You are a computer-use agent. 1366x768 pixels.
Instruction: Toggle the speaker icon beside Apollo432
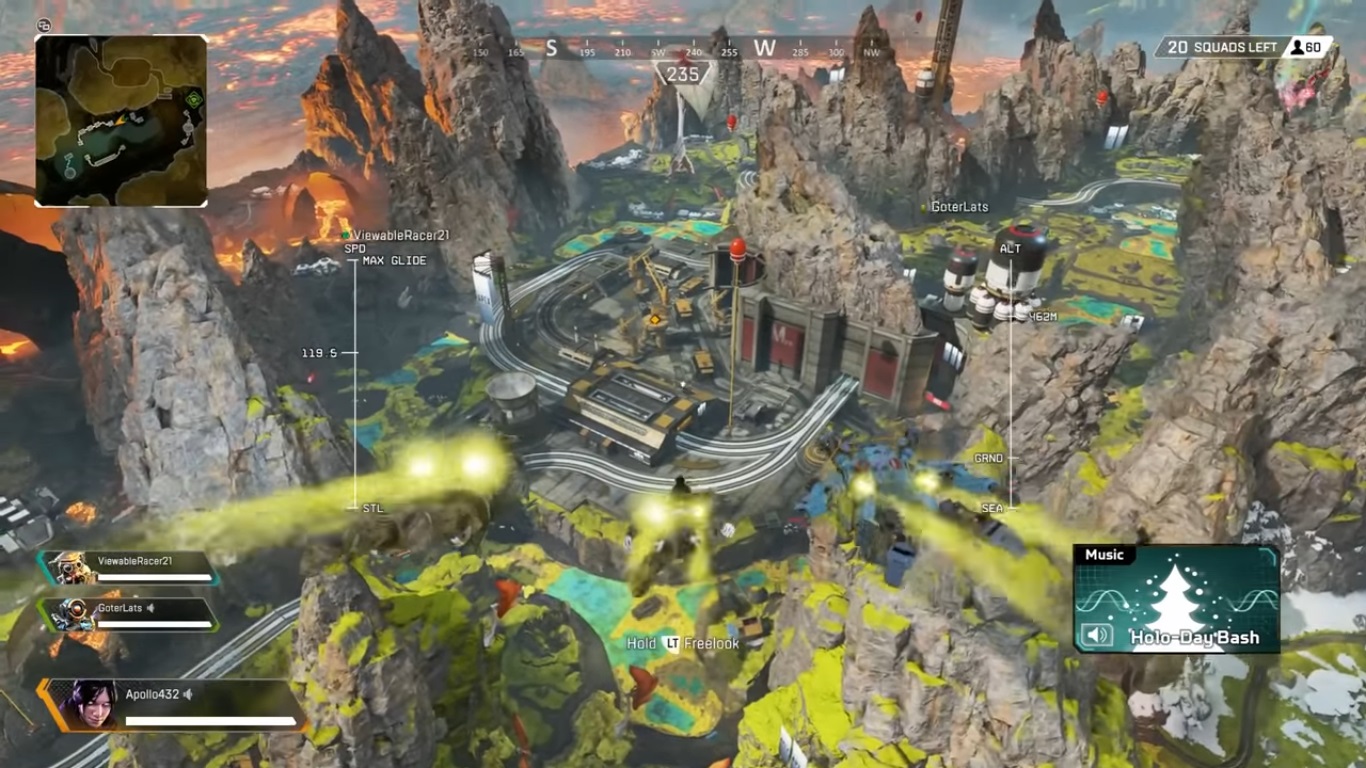[x=187, y=694]
